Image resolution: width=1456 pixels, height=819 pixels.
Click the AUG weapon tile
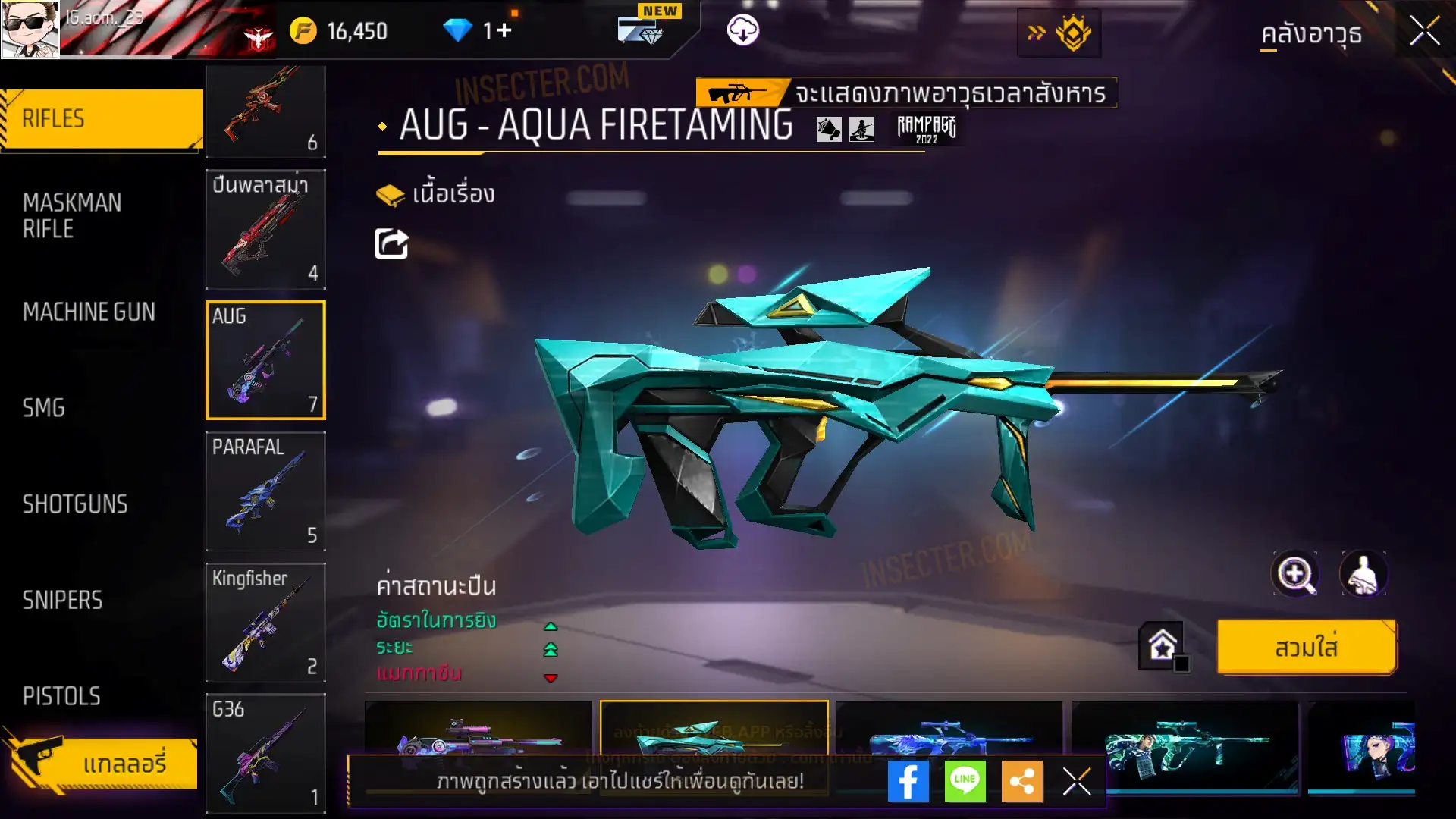tap(265, 360)
